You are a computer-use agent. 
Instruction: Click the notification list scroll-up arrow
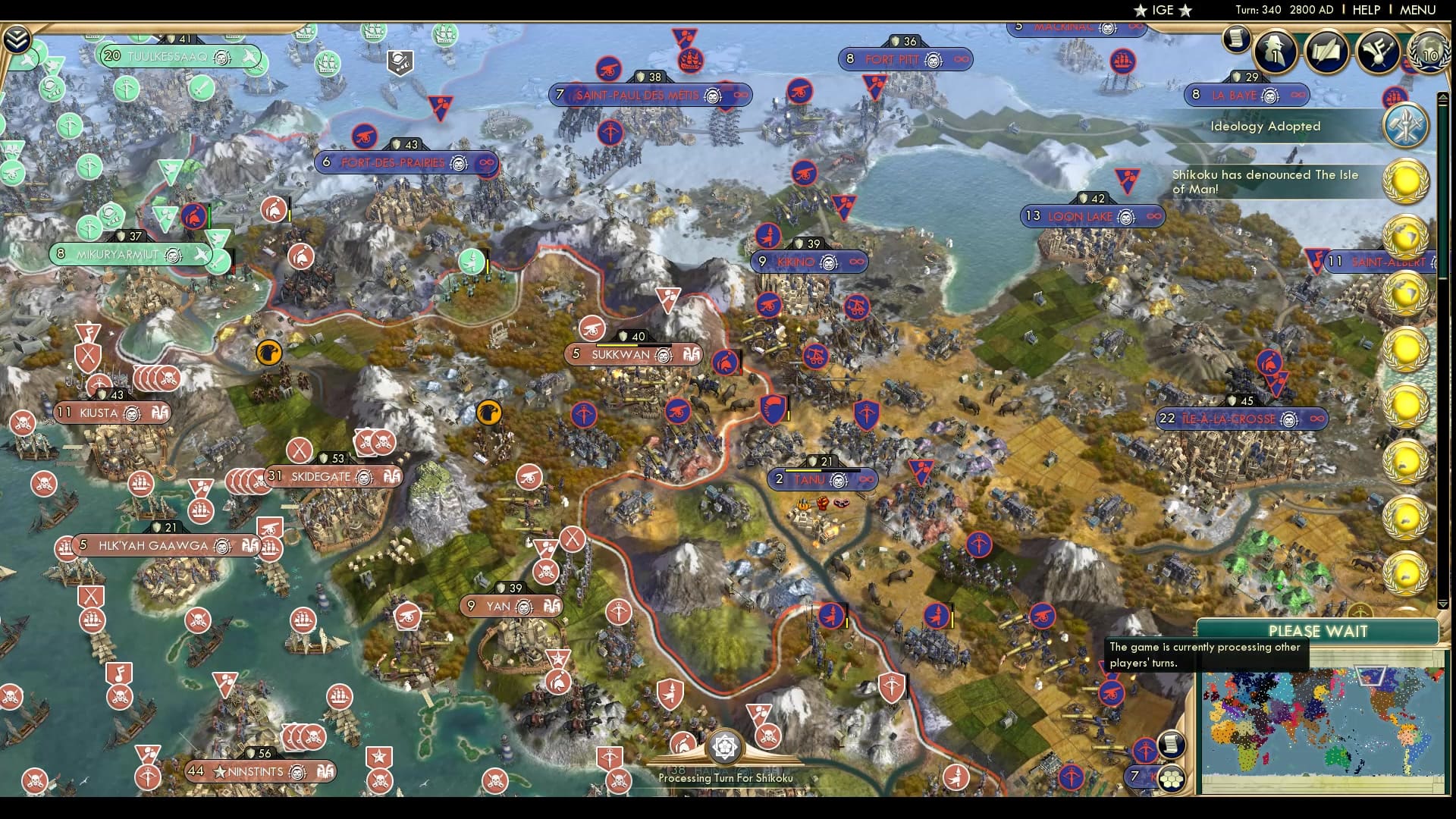(1443, 97)
